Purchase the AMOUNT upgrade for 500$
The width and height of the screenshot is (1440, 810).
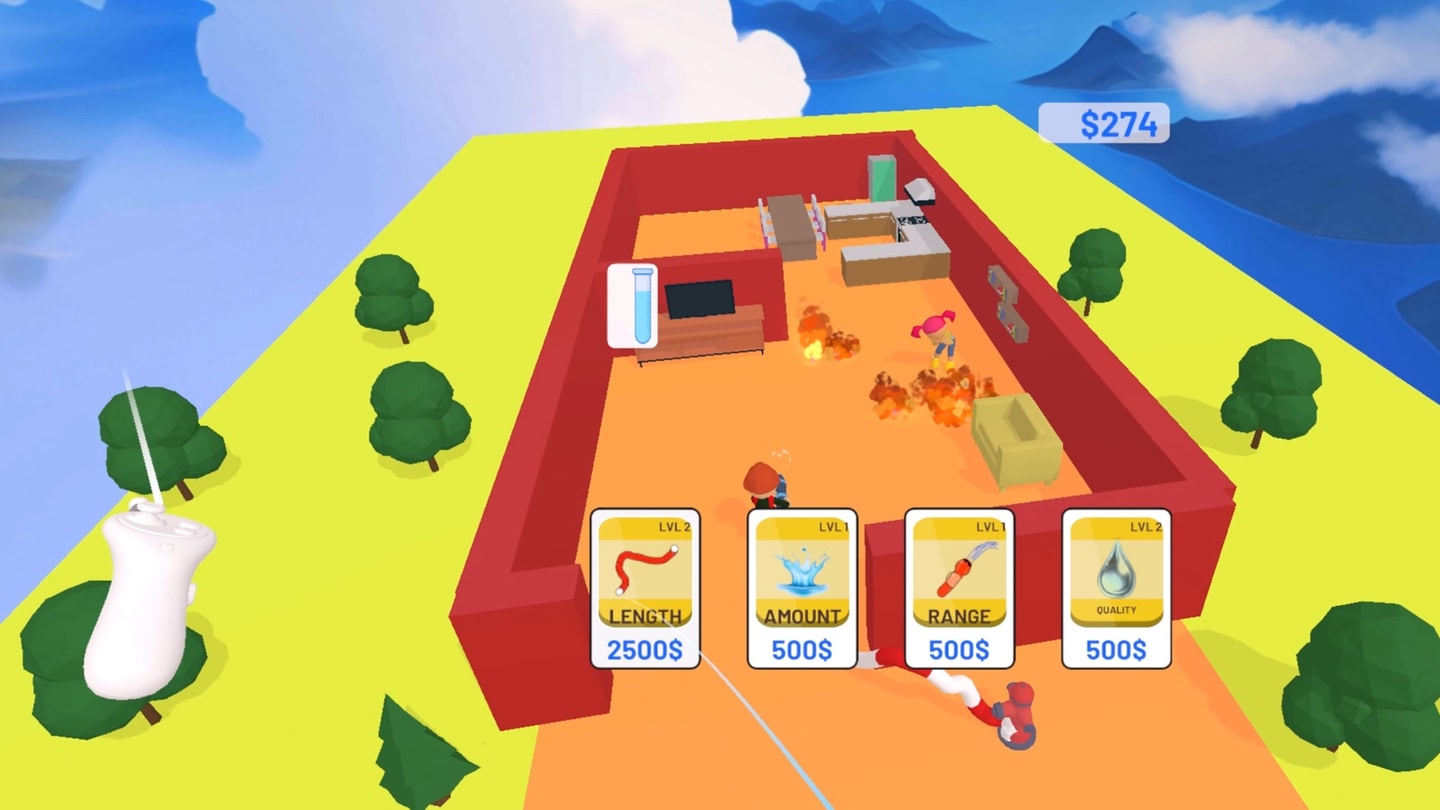800,652
